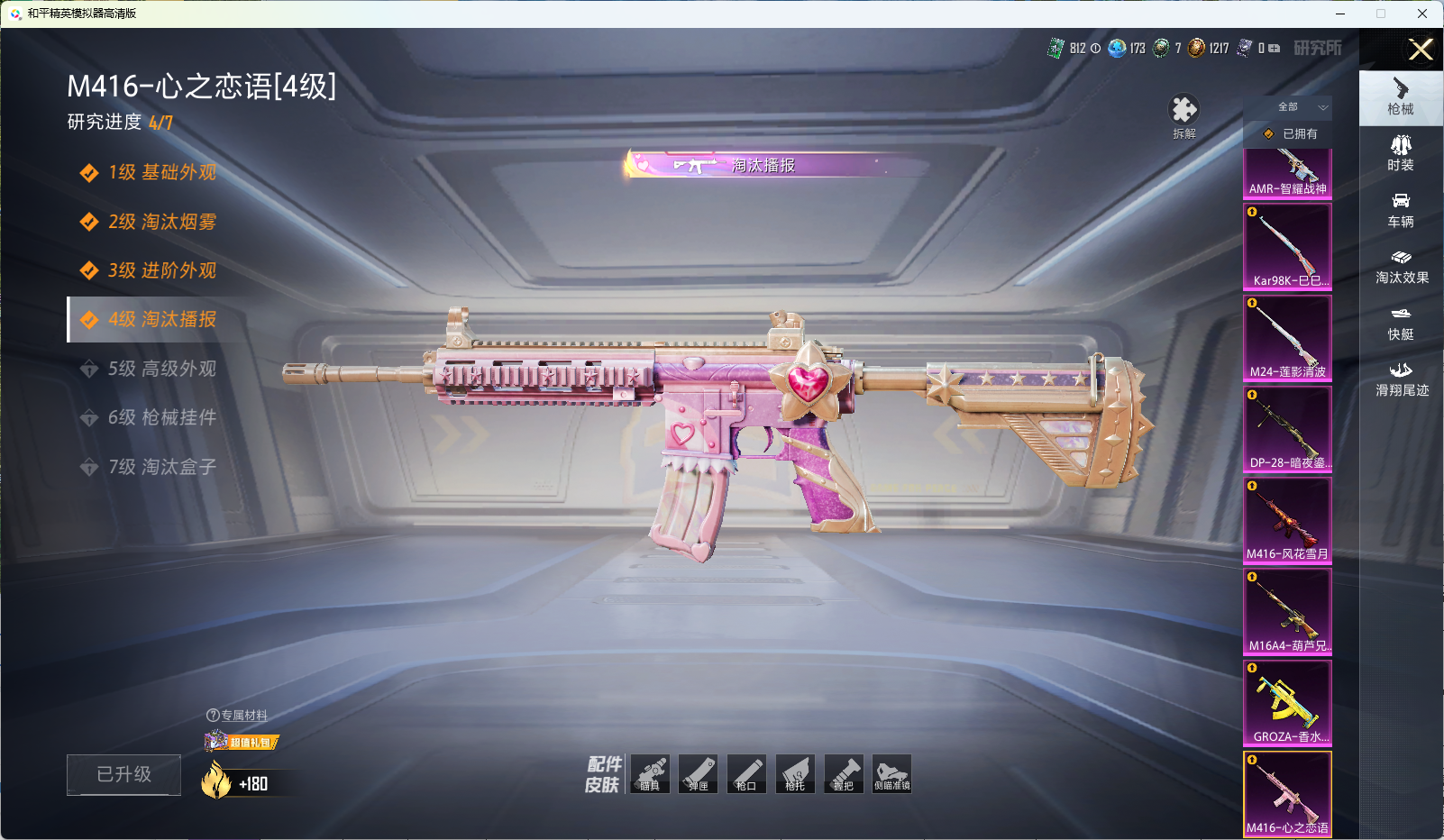Choose the yellow GROZA skin thumbnail
1444x840 pixels.
point(1287,702)
